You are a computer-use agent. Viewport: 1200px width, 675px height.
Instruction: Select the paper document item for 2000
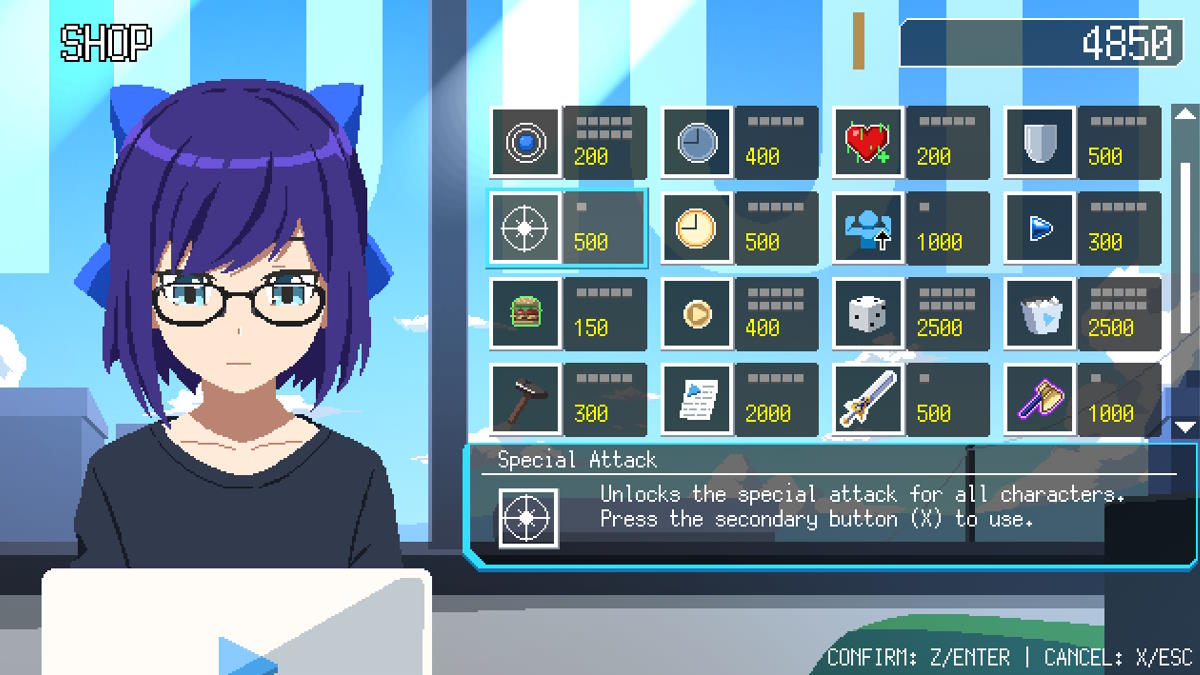click(x=697, y=400)
